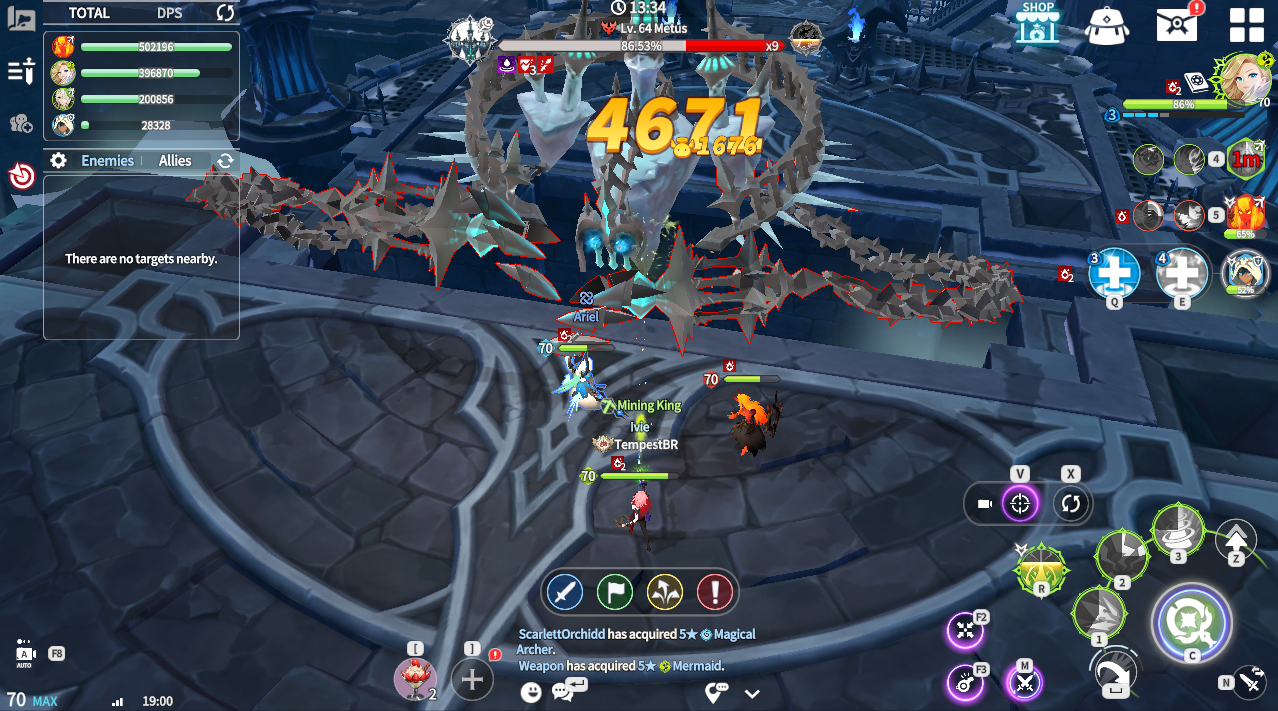Choose the green flag ping button
1278x711 pixels.
click(615, 592)
